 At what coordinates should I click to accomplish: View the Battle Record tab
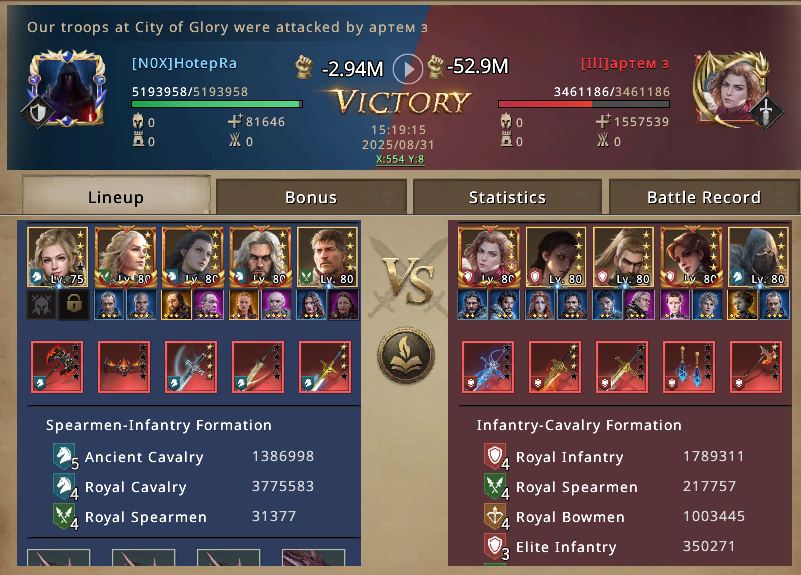pos(703,197)
